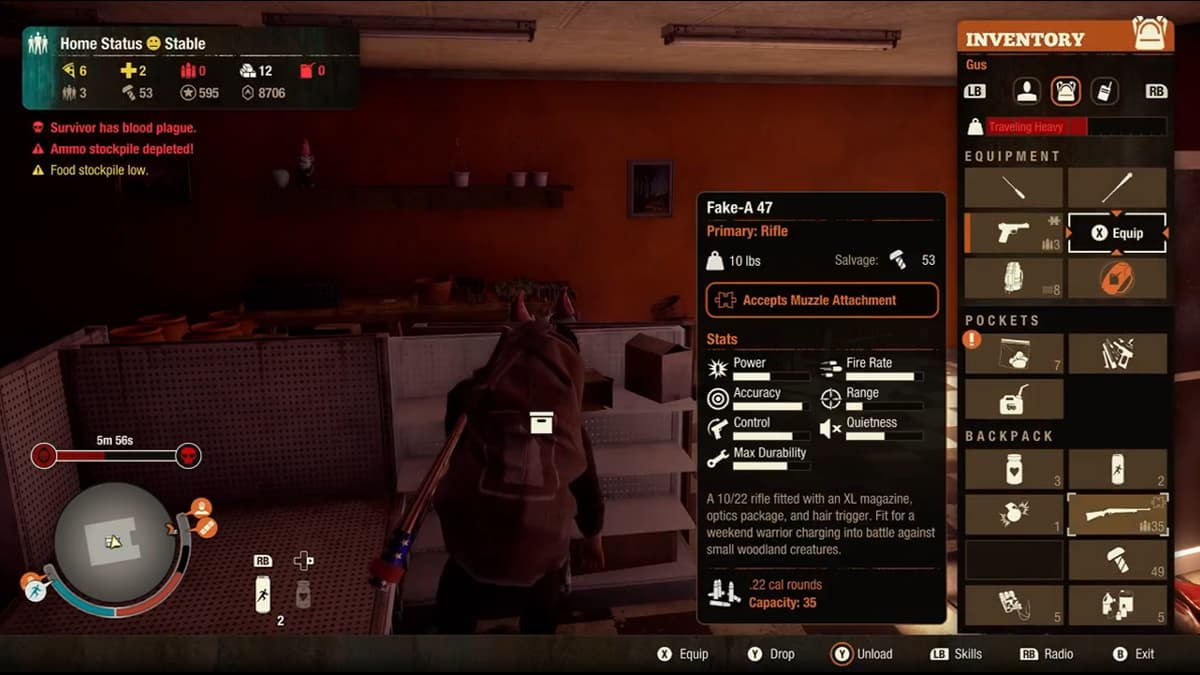1200x675 pixels.
Task: Click the circular minimap
Action: point(114,541)
